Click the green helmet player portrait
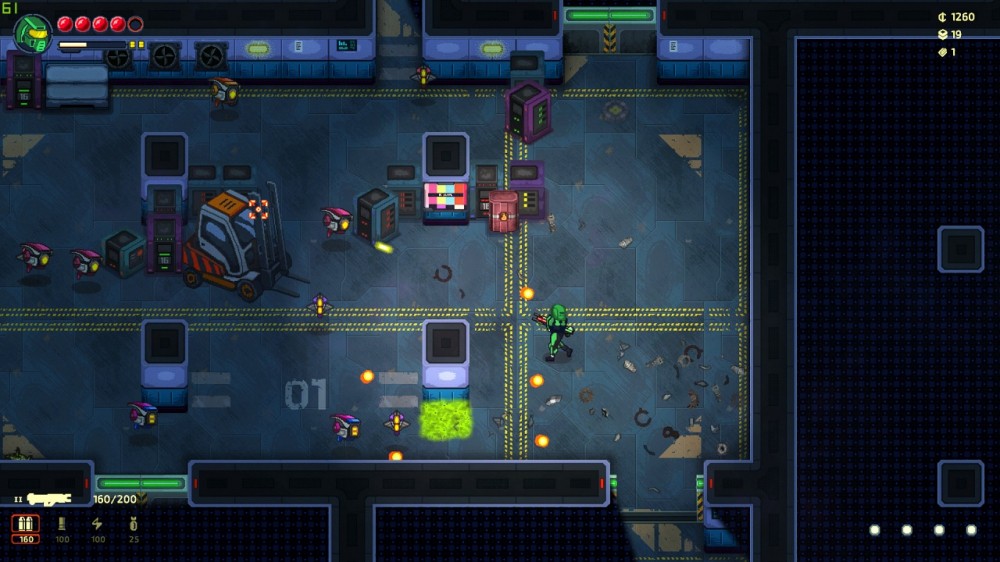The image size is (1000, 562). (x=32, y=33)
